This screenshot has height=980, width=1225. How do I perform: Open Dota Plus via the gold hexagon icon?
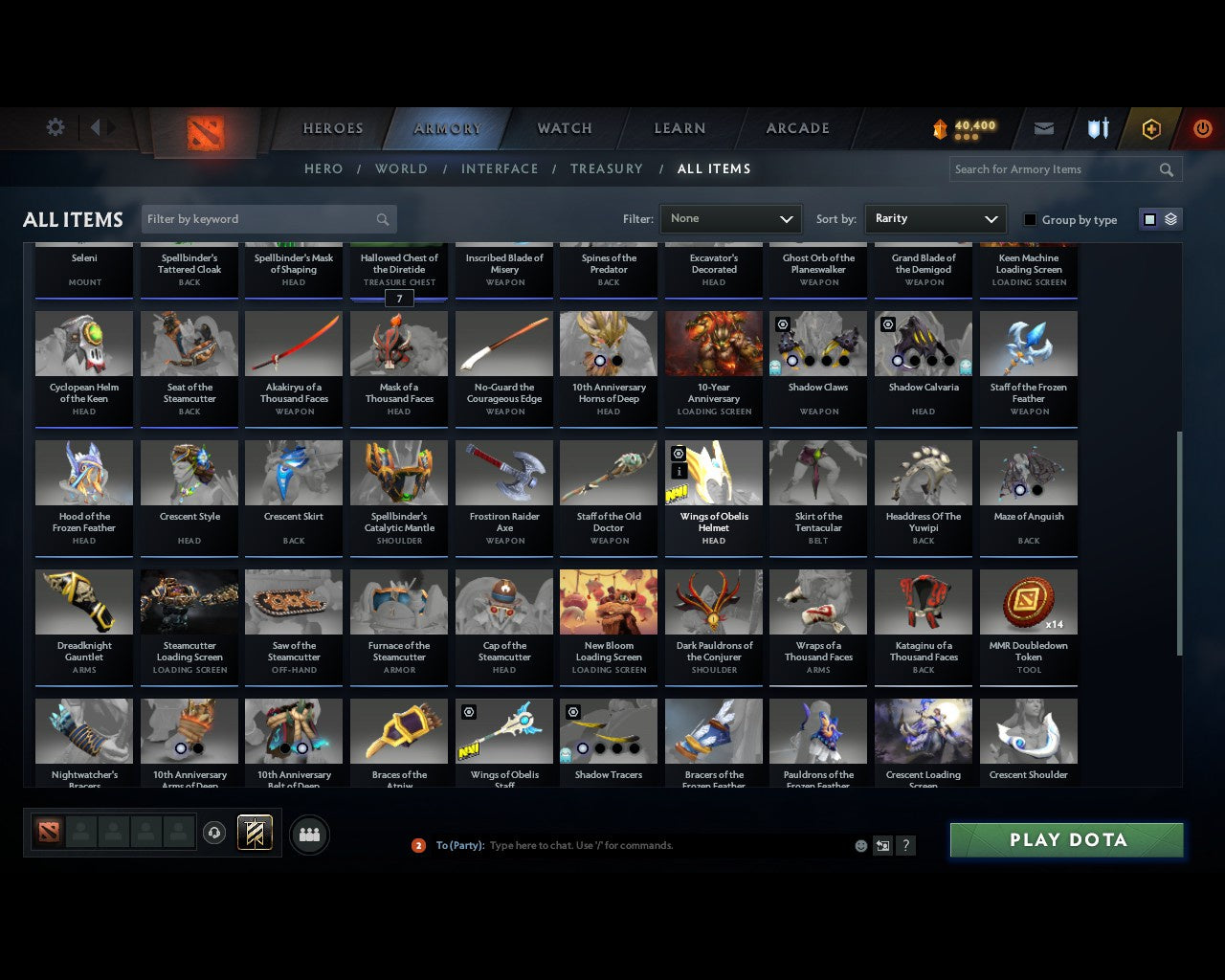[x=1151, y=127]
